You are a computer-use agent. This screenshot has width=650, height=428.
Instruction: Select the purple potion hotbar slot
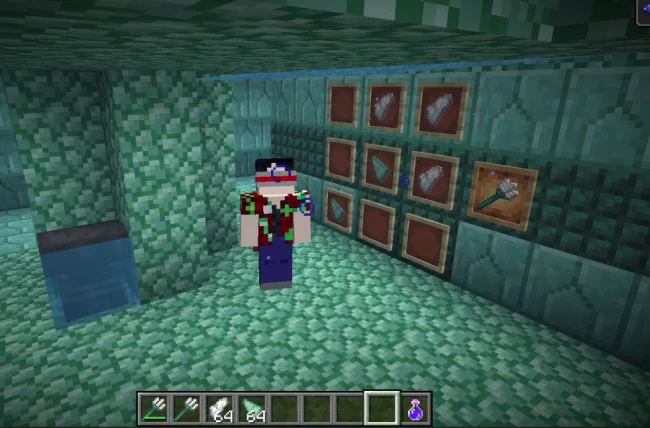coord(413,409)
